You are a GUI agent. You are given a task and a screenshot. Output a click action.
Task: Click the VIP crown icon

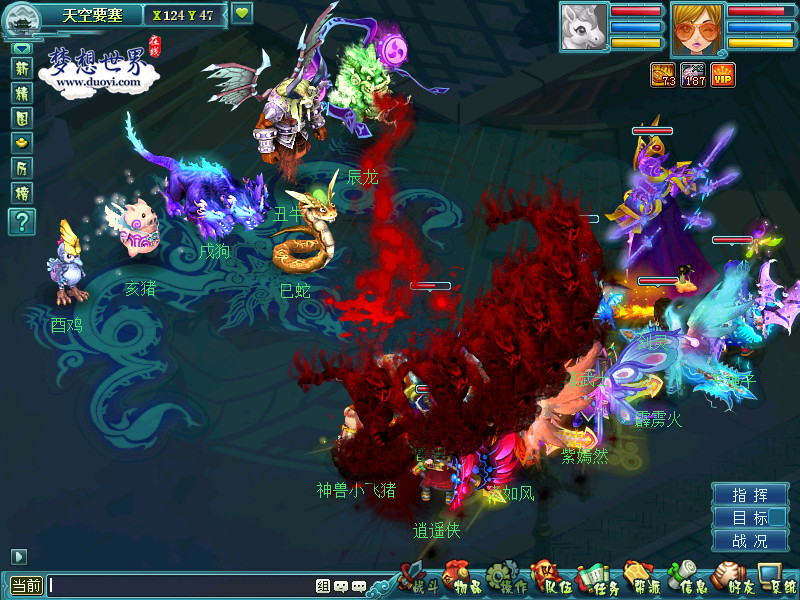723,74
